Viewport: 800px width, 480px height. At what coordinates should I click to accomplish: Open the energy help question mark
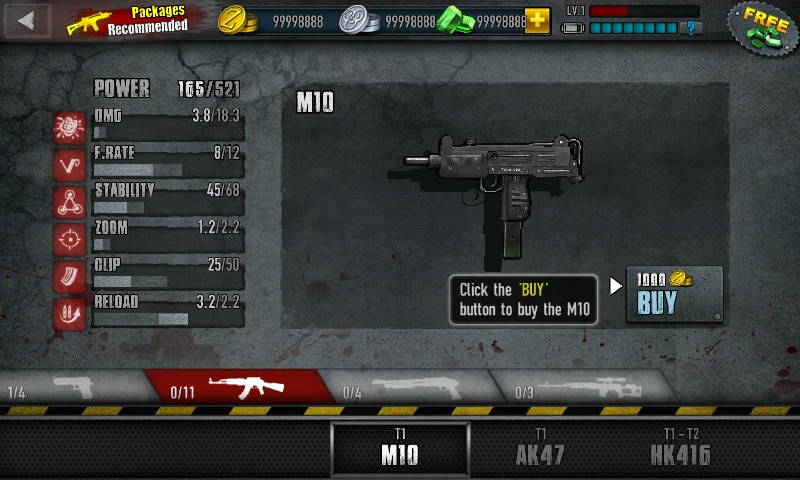pos(690,28)
